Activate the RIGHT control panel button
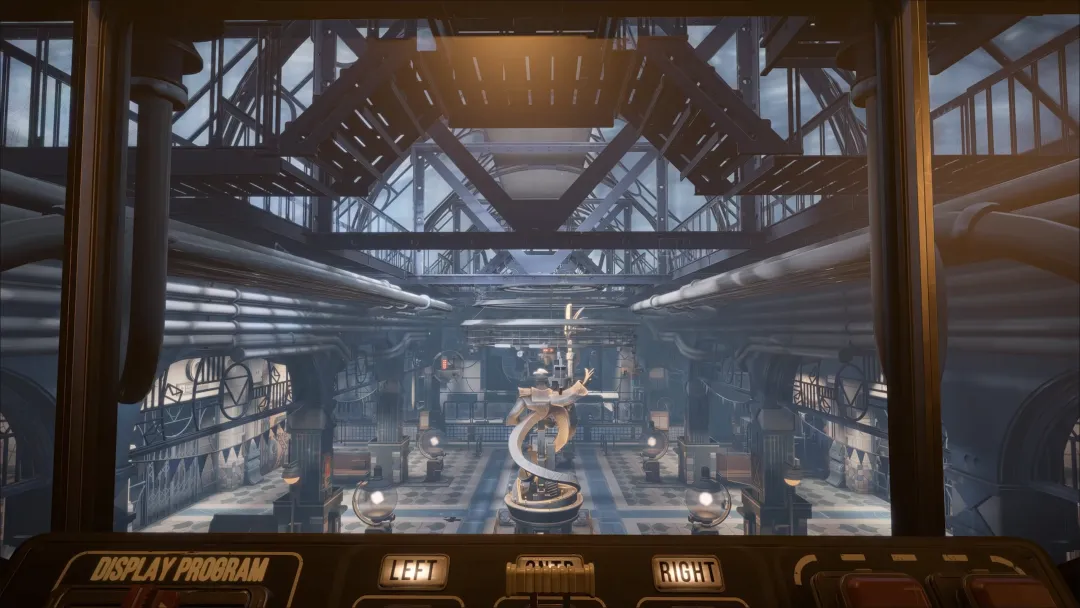 (x=687, y=572)
